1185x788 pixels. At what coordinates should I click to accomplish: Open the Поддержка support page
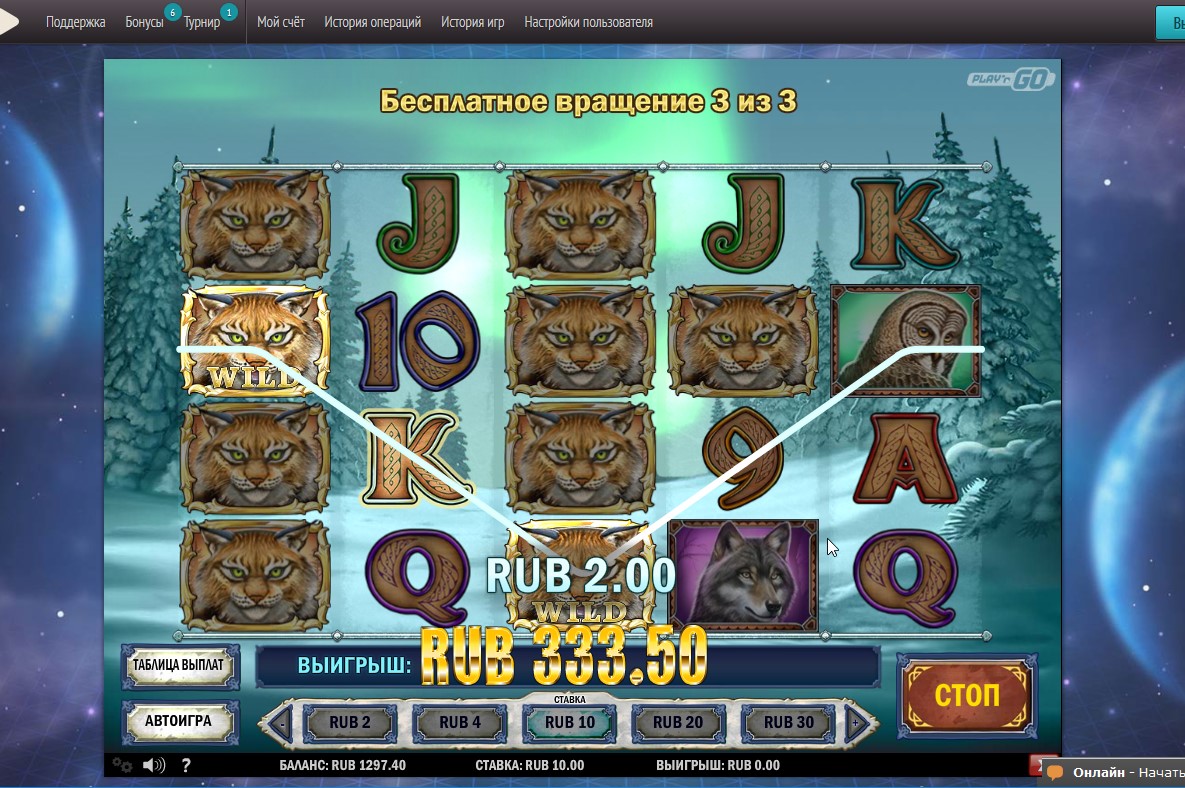pyautogui.click(x=76, y=22)
